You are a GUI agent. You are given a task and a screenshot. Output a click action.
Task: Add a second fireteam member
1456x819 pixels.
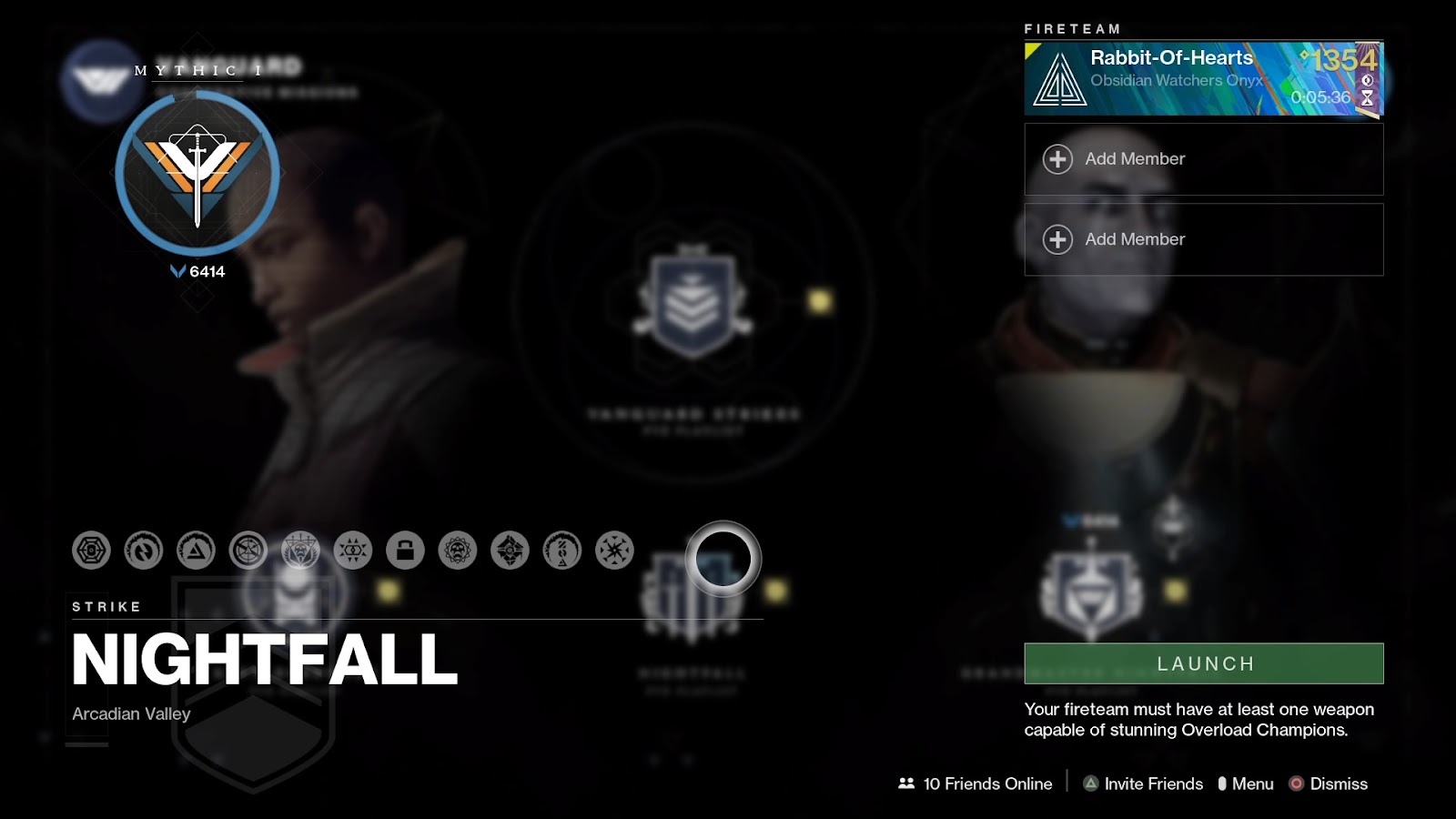coord(1203,158)
